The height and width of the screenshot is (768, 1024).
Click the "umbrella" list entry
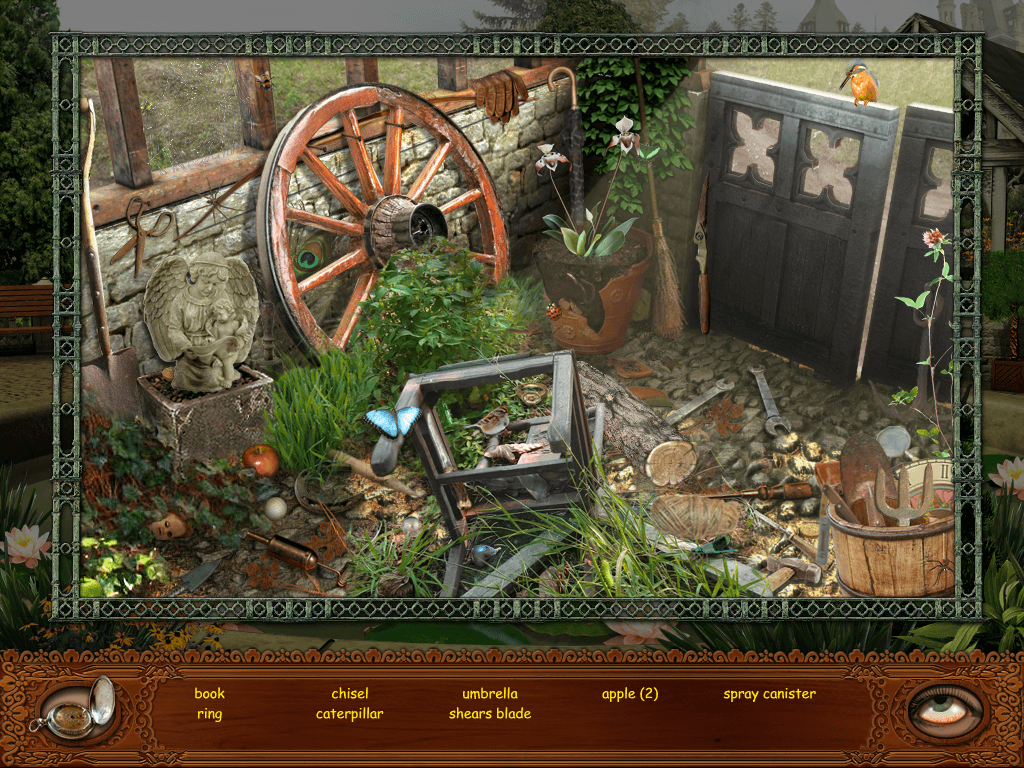tap(490, 693)
